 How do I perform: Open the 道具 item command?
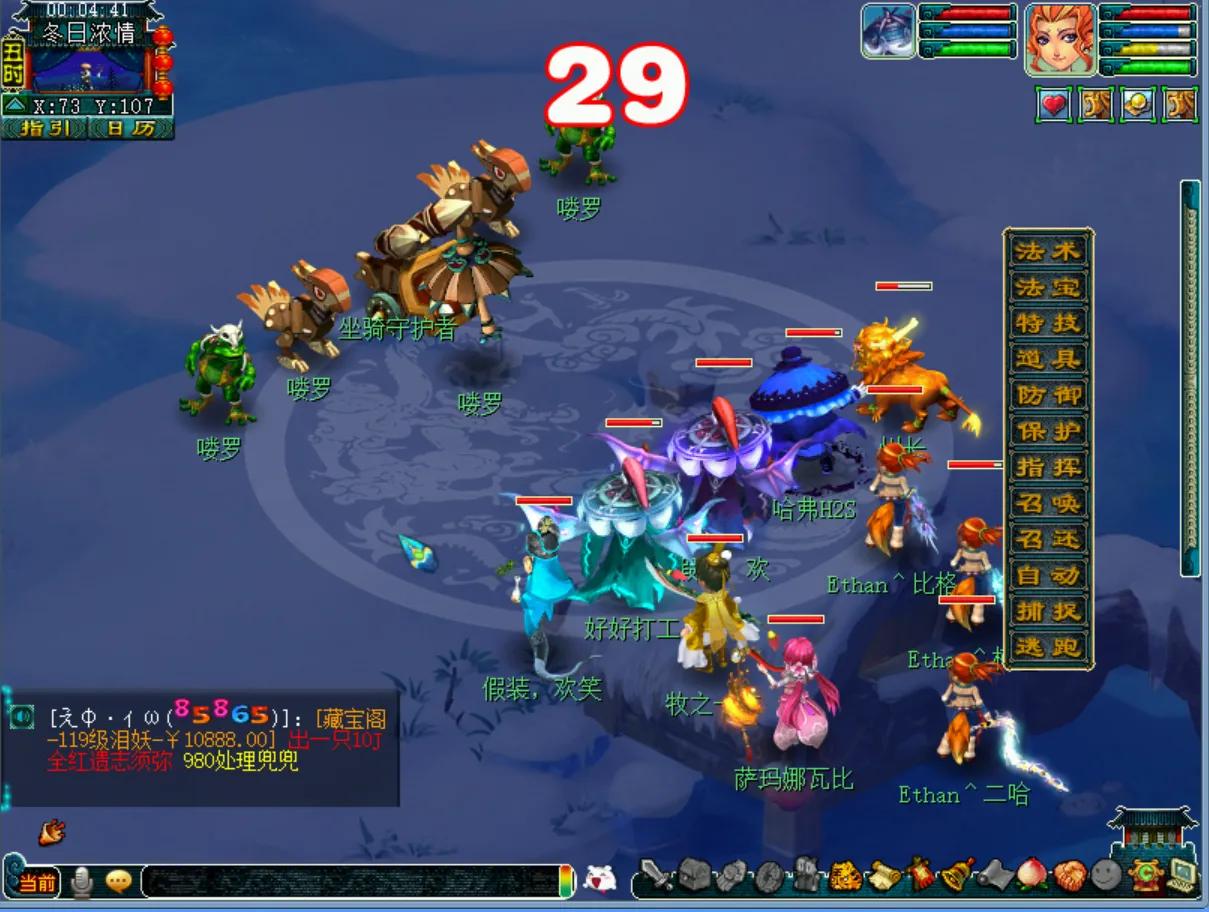[x=1048, y=359]
